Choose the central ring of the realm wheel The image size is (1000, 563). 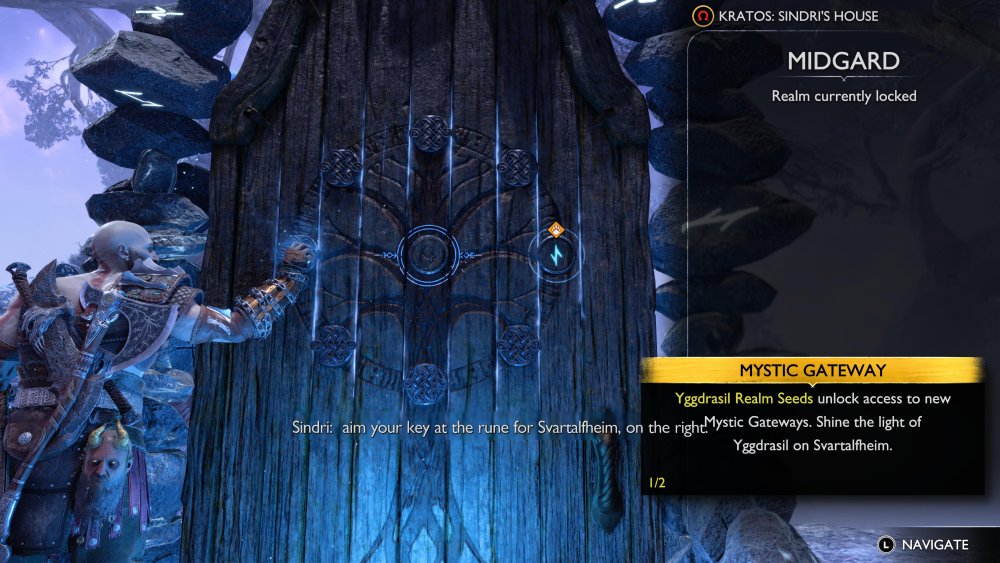(x=429, y=257)
